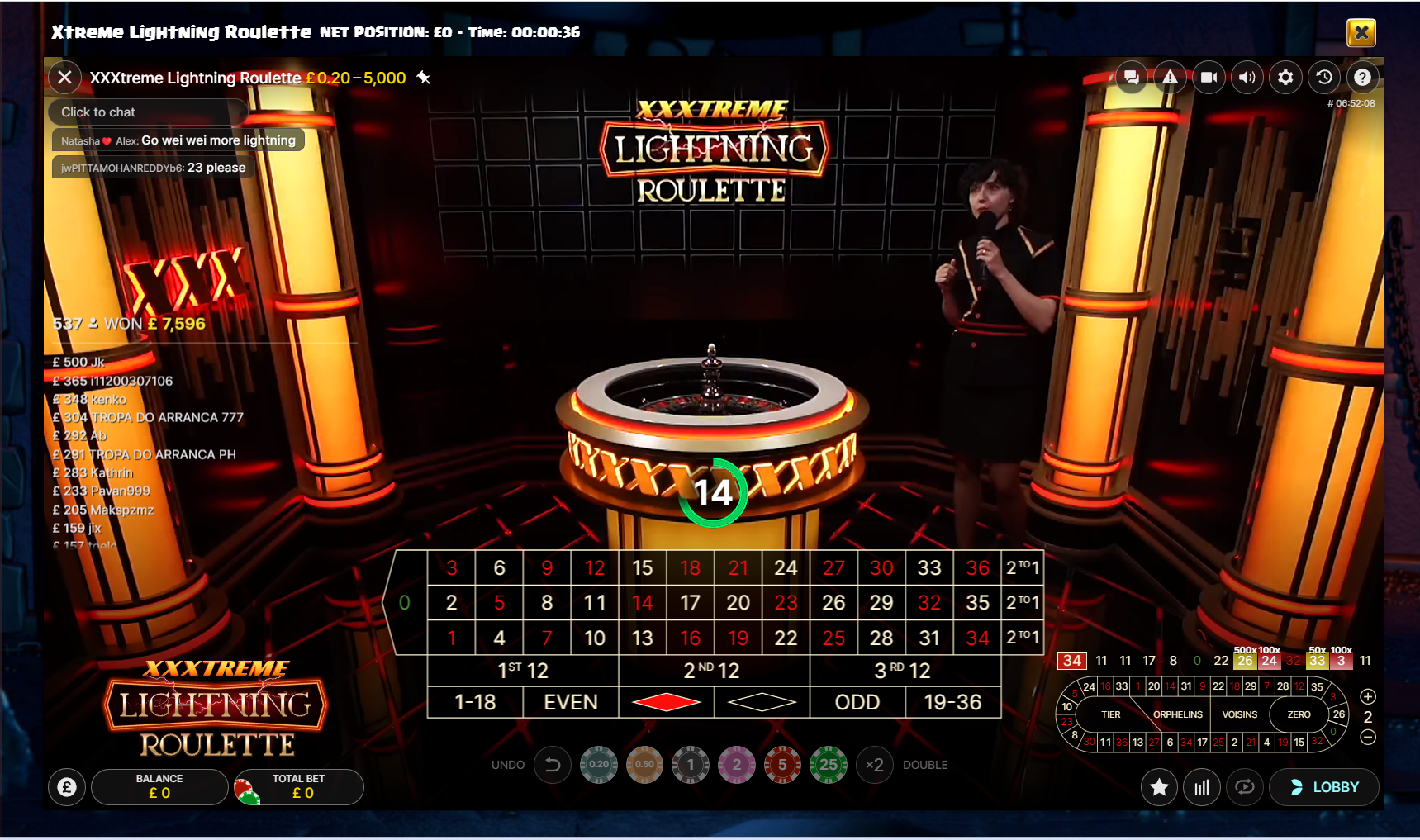This screenshot has width=1420, height=840.
Task: Click the 'Click to chat' field
Action: tap(147, 112)
